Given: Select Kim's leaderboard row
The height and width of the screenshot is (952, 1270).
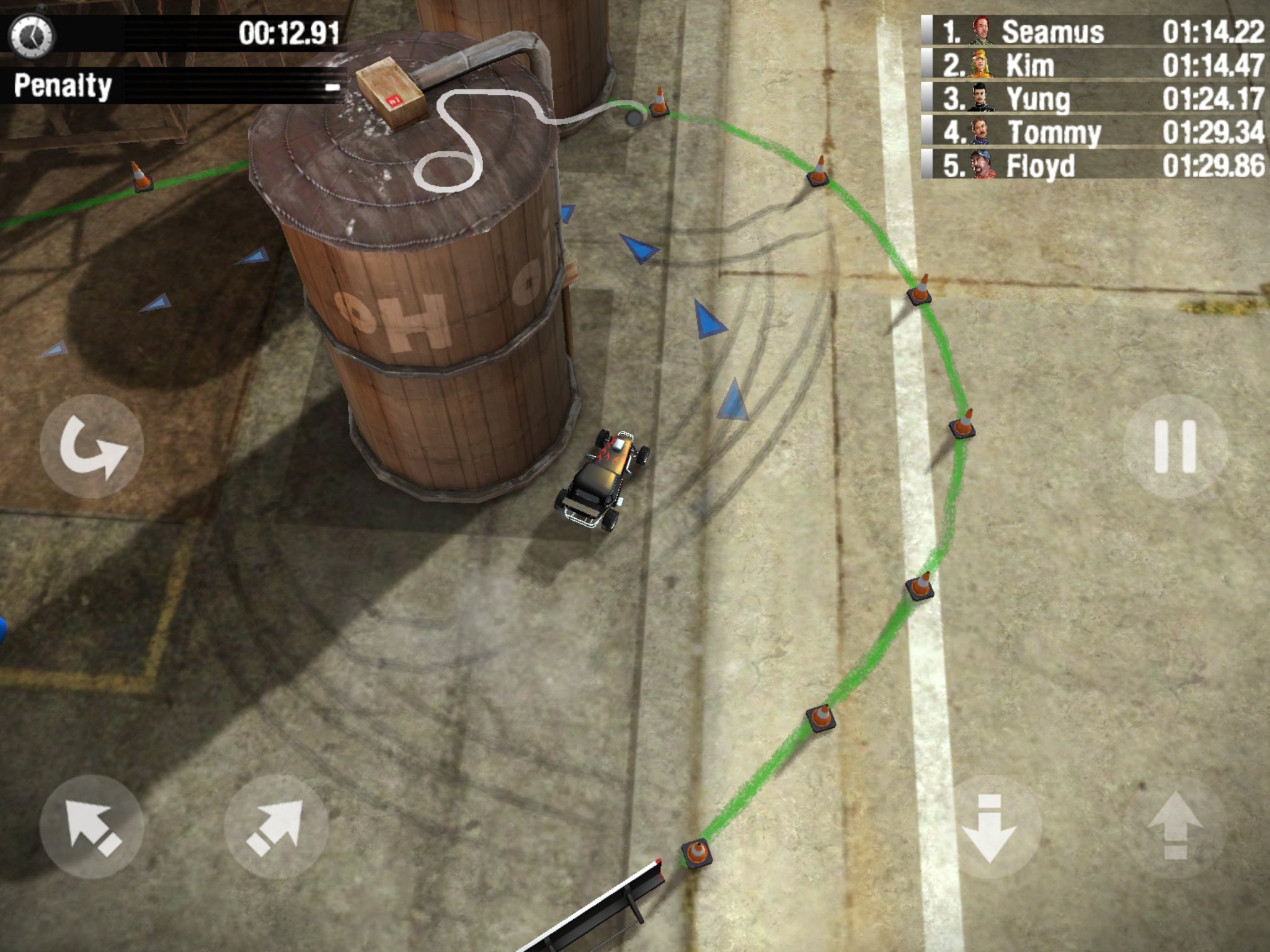Looking at the screenshot, I should tap(1094, 65).
